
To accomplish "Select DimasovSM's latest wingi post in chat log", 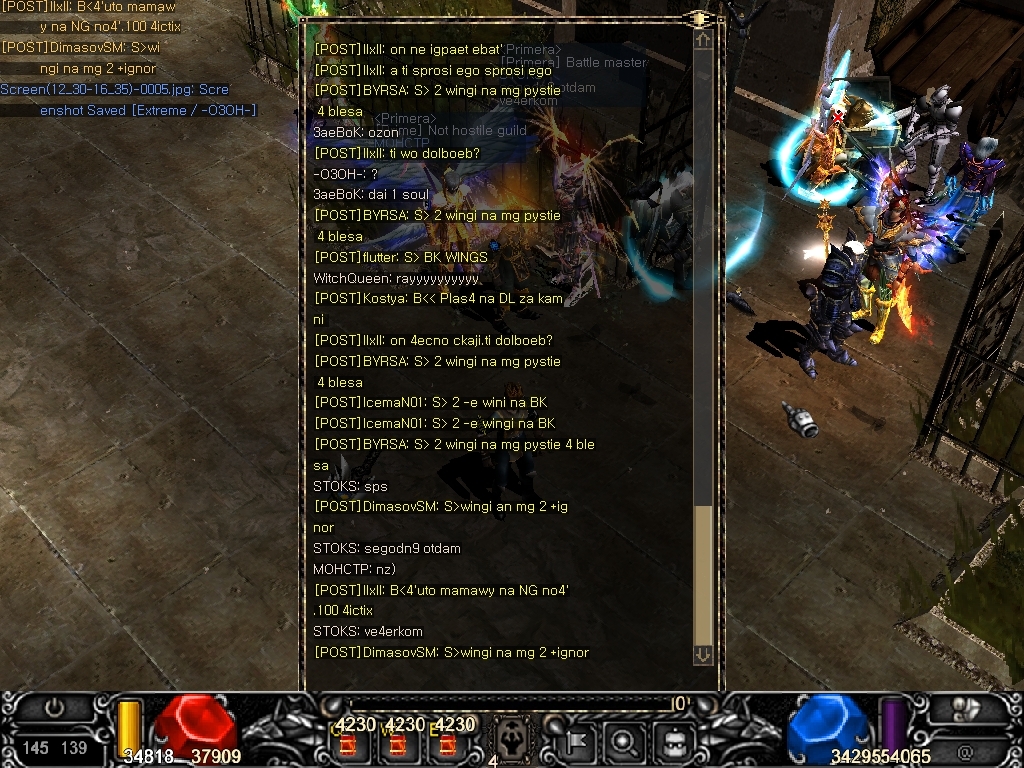I will pyautogui.click(x=451, y=653).
